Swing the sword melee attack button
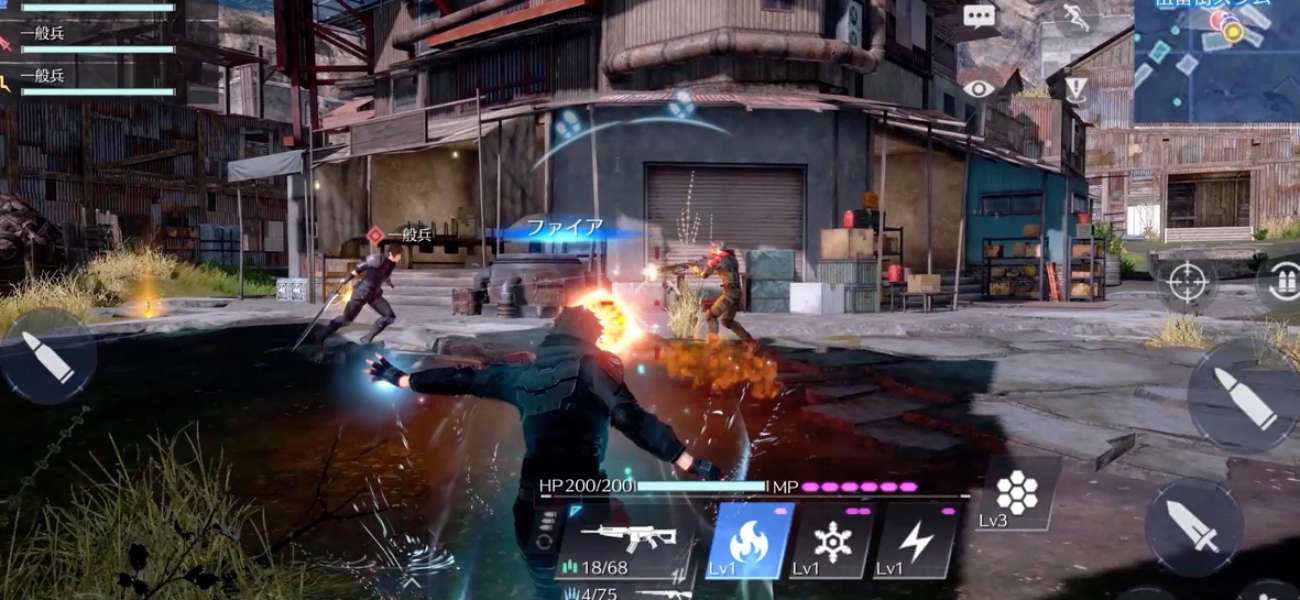Image resolution: width=1300 pixels, height=600 pixels. click(1194, 526)
